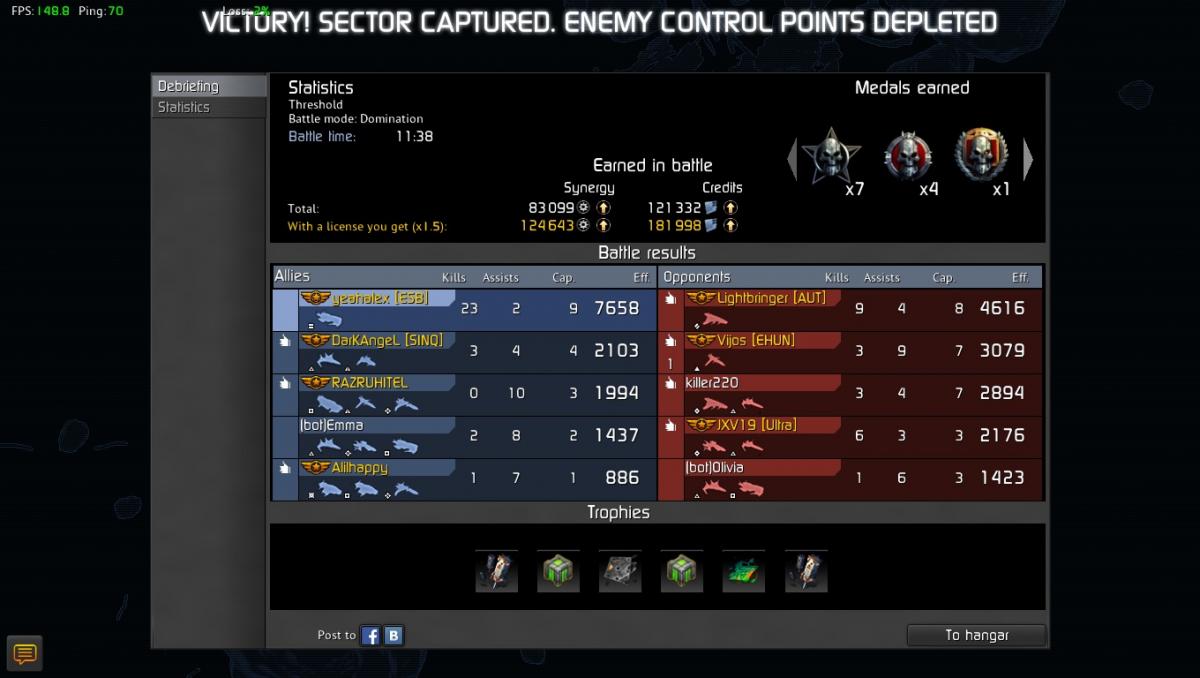1200x678 pixels.
Task: Select the green tank trophy
Action: click(x=743, y=571)
